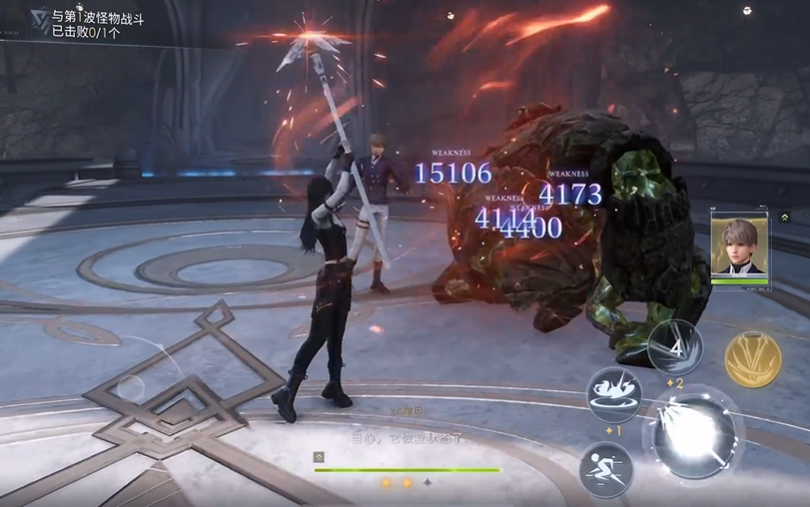Image resolution: width=810 pixels, height=507 pixels.
Task: Activate the dash sprint skill
Action: (x=606, y=468)
